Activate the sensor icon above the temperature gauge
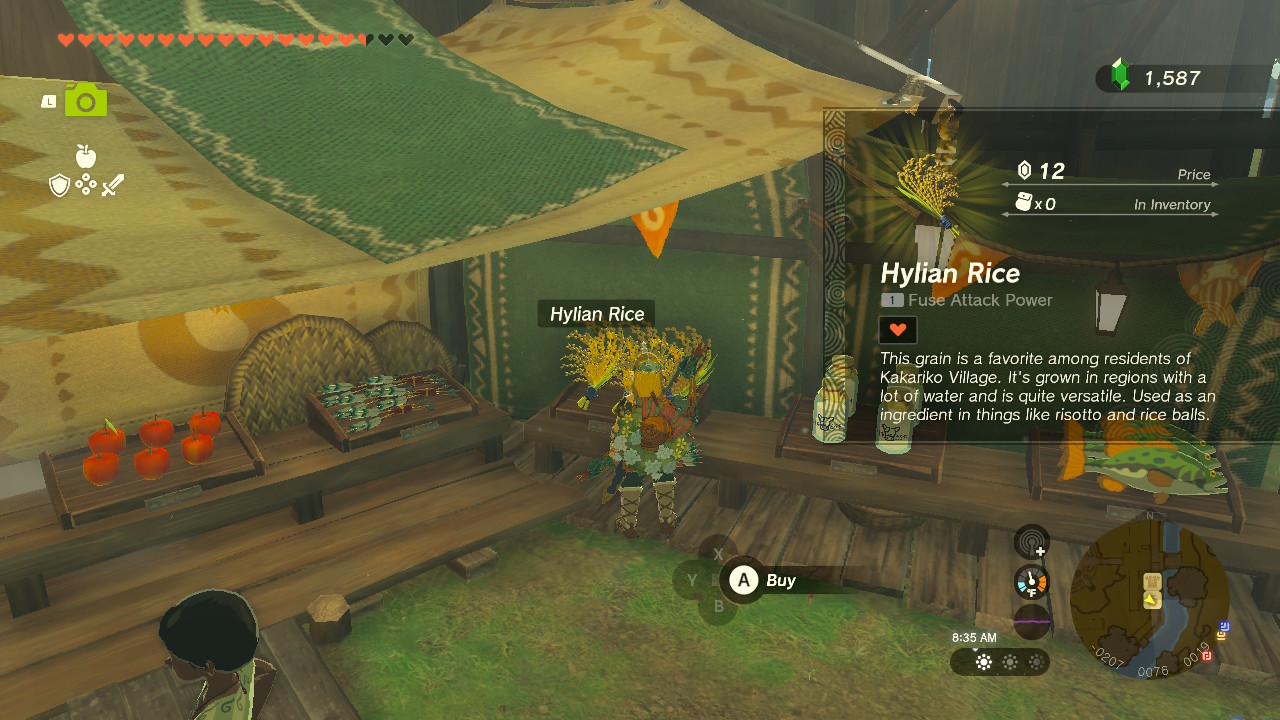The image size is (1280, 720). coord(1031,542)
